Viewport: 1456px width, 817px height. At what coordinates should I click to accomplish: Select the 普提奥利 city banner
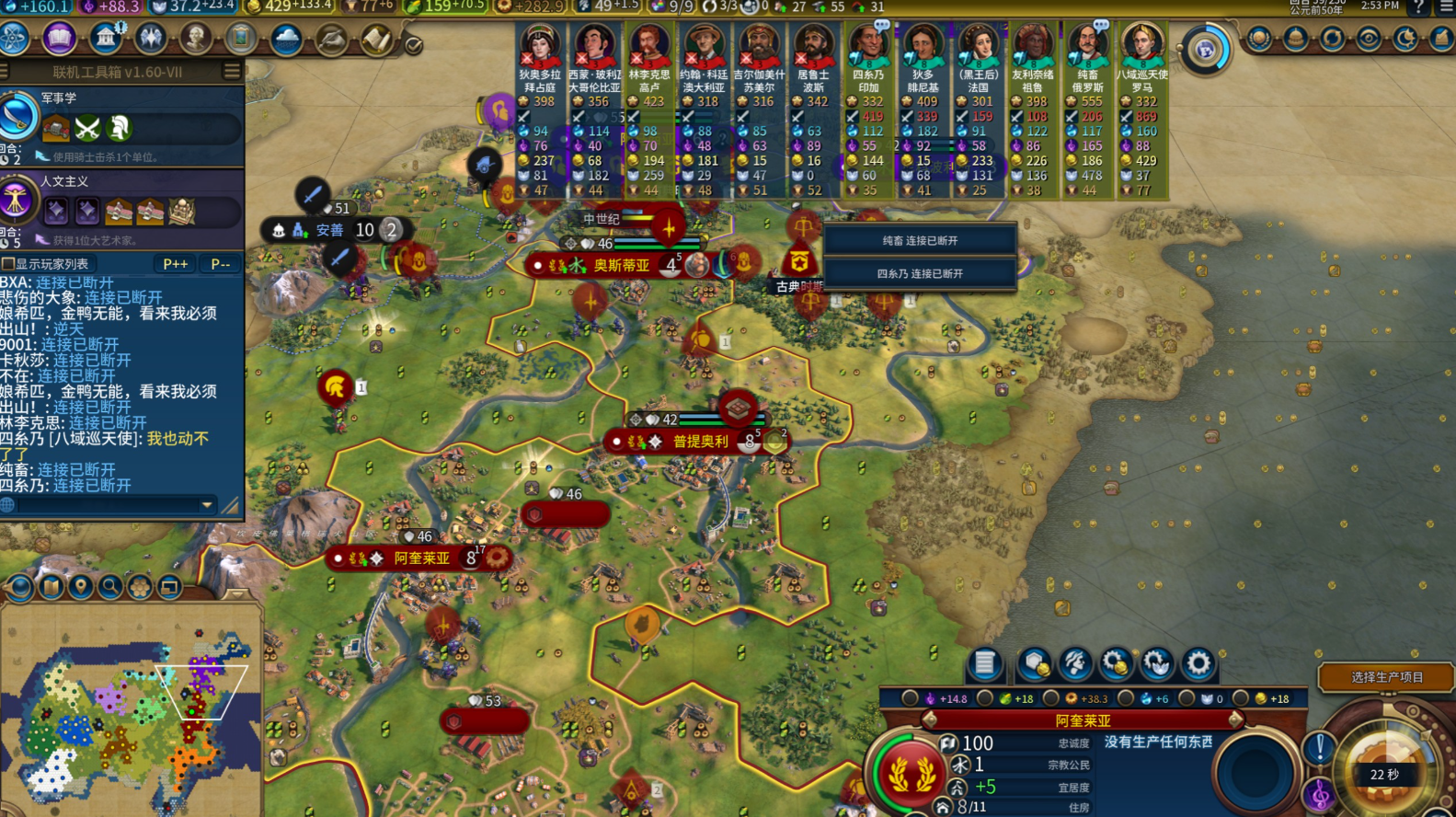click(699, 442)
